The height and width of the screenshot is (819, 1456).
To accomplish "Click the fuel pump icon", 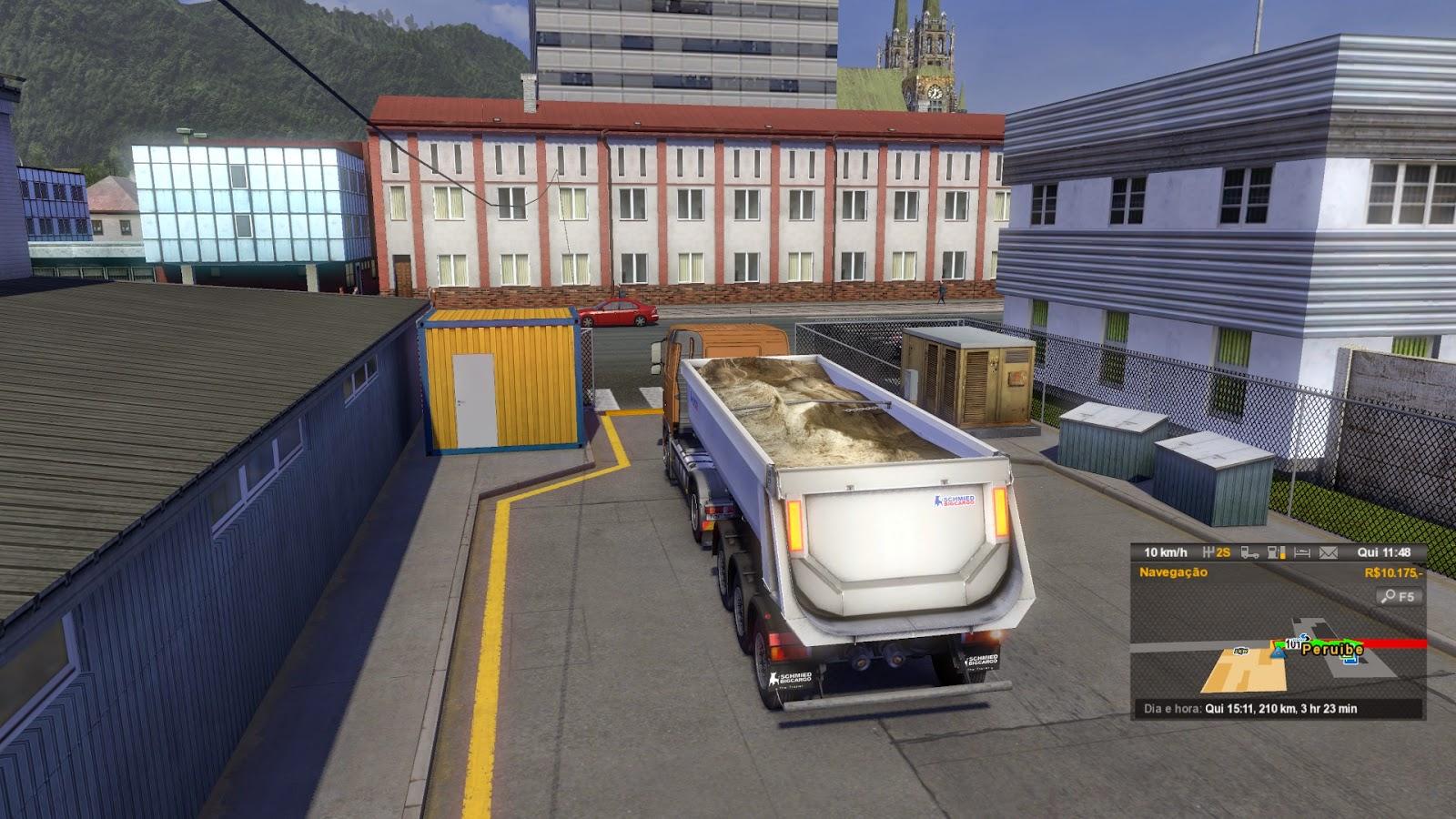I will (1277, 552).
